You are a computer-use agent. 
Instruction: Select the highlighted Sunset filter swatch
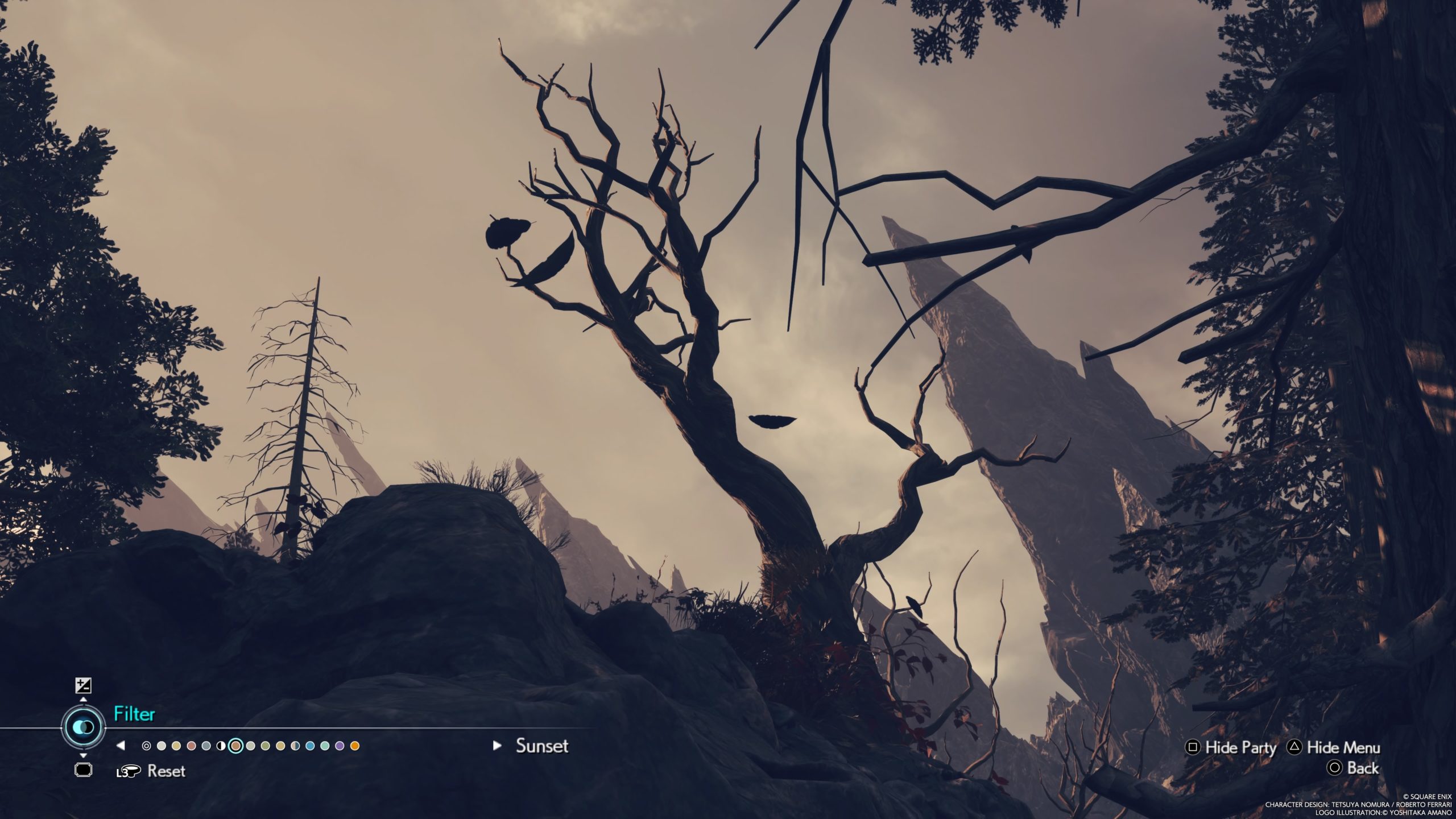pyautogui.click(x=235, y=746)
